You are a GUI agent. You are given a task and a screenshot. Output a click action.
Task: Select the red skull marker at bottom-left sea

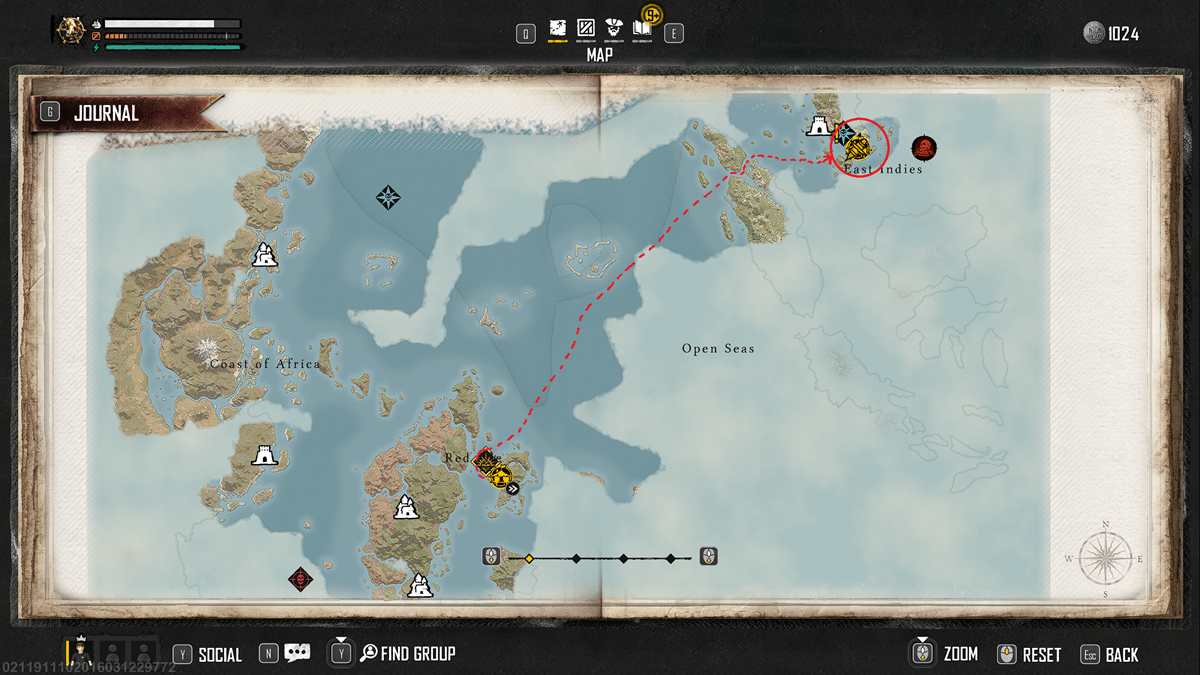click(x=298, y=578)
